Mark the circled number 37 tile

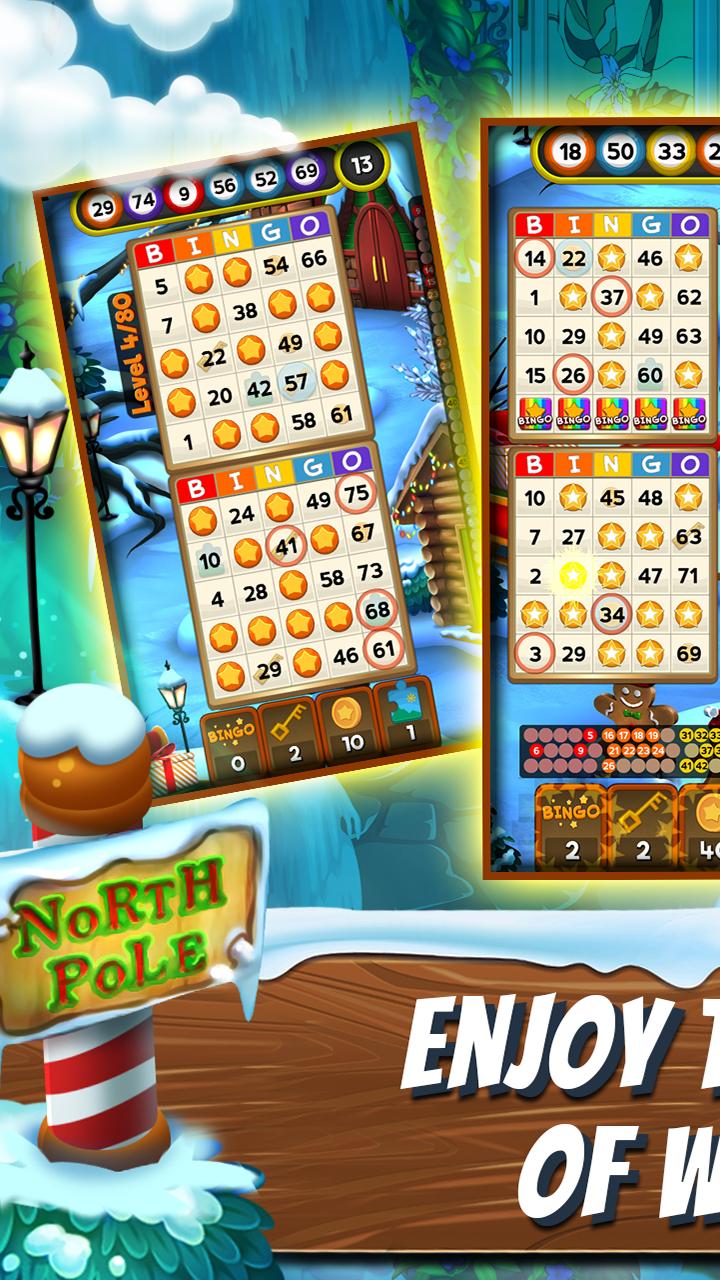611,297
